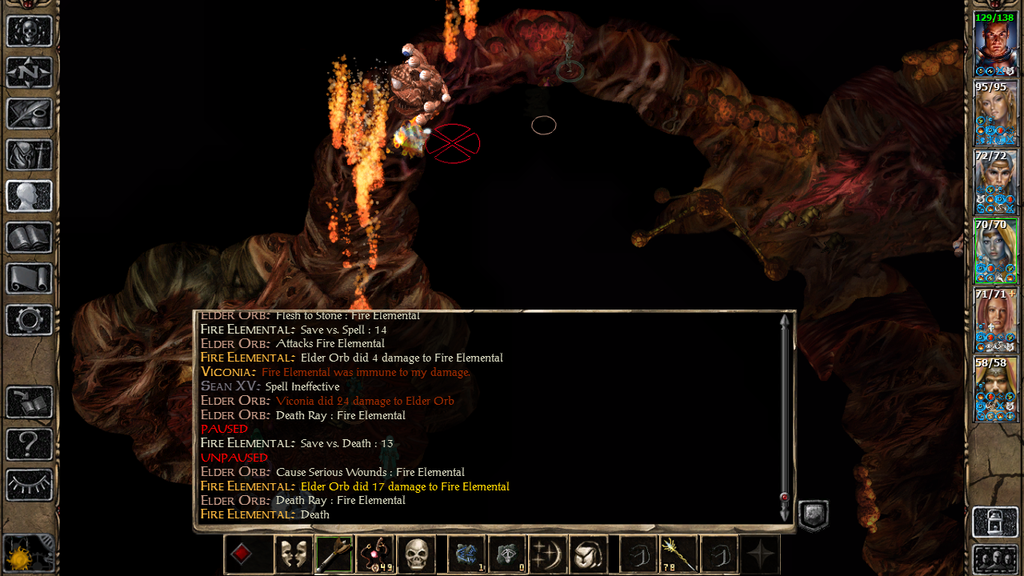
Task: Open the character record with the head icon
Action: coord(29,195)
